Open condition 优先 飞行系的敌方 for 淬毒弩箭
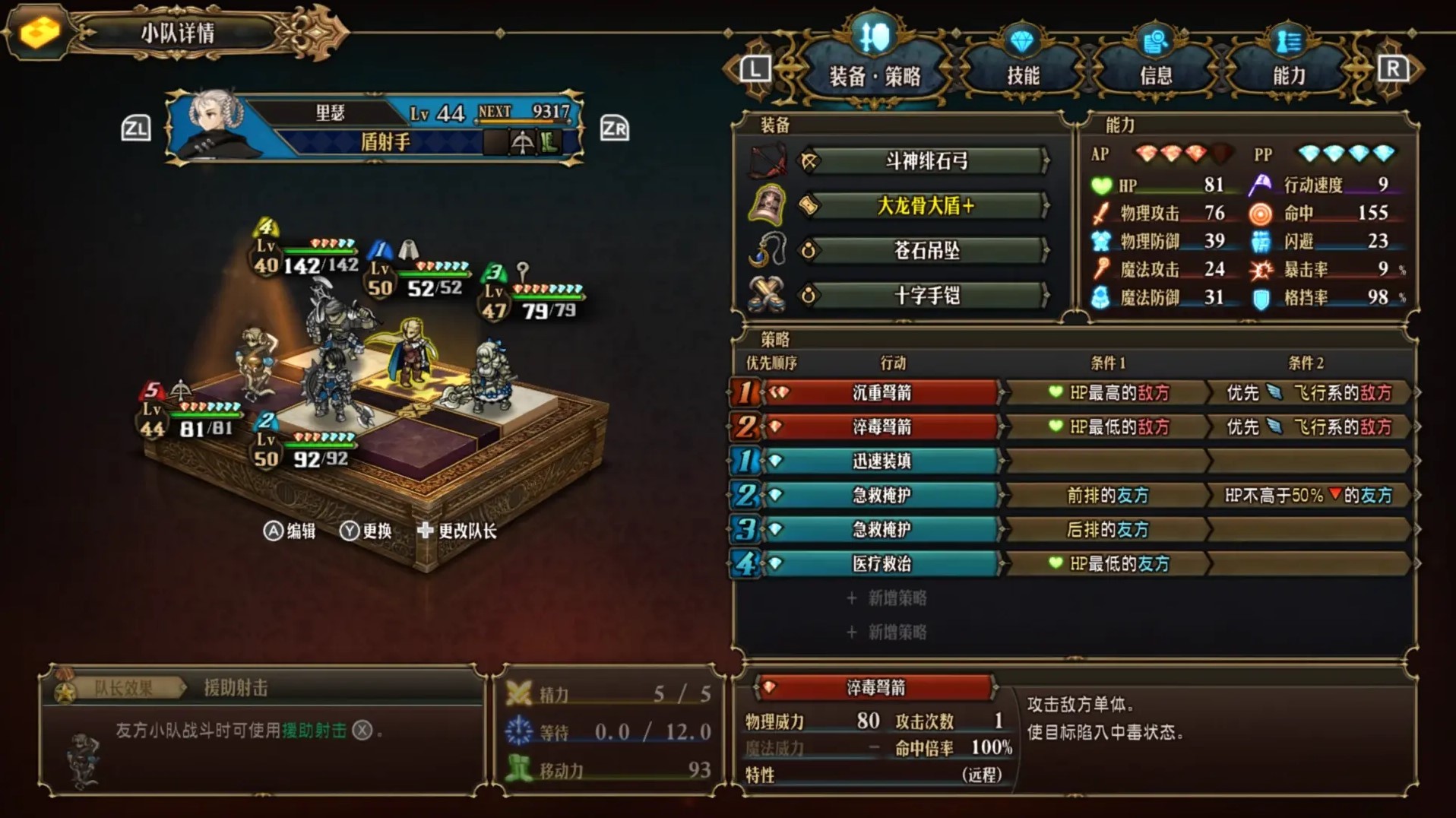This screenshot has height=818, width=1456. coord(1308,428)
